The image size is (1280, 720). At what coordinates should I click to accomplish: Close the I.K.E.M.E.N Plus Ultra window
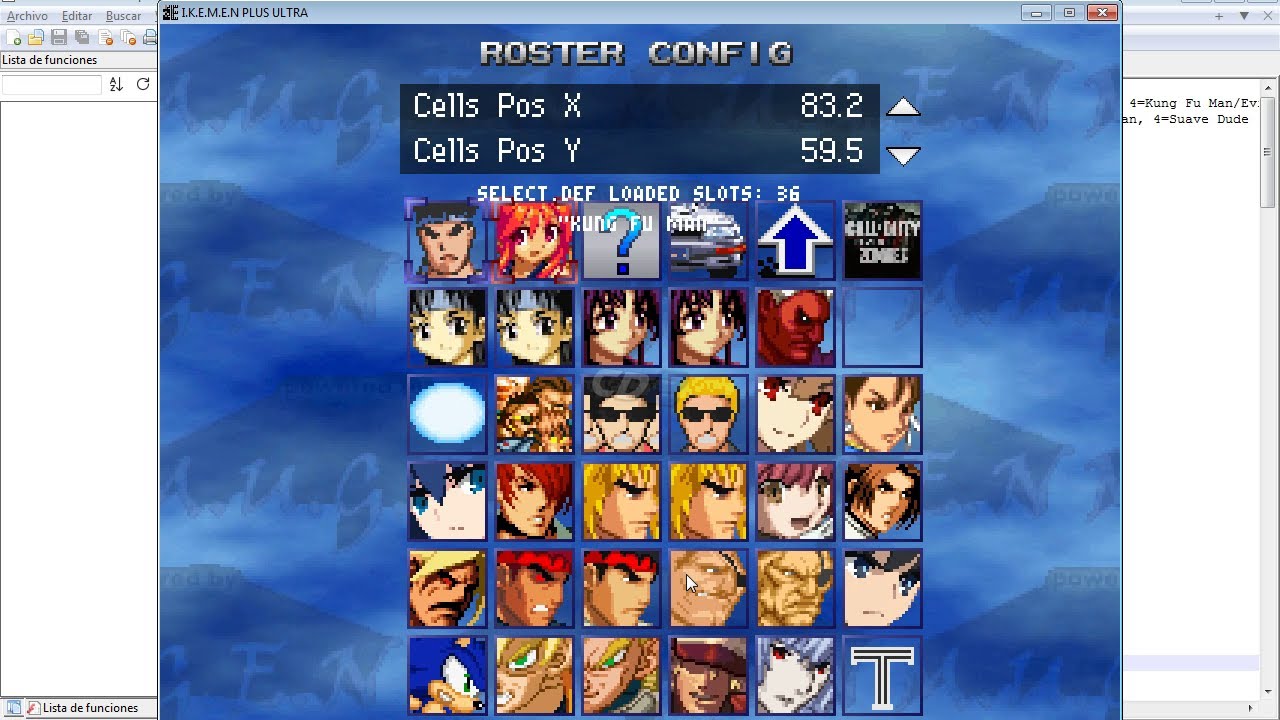pyautogui.click(x=1102, y=13)
